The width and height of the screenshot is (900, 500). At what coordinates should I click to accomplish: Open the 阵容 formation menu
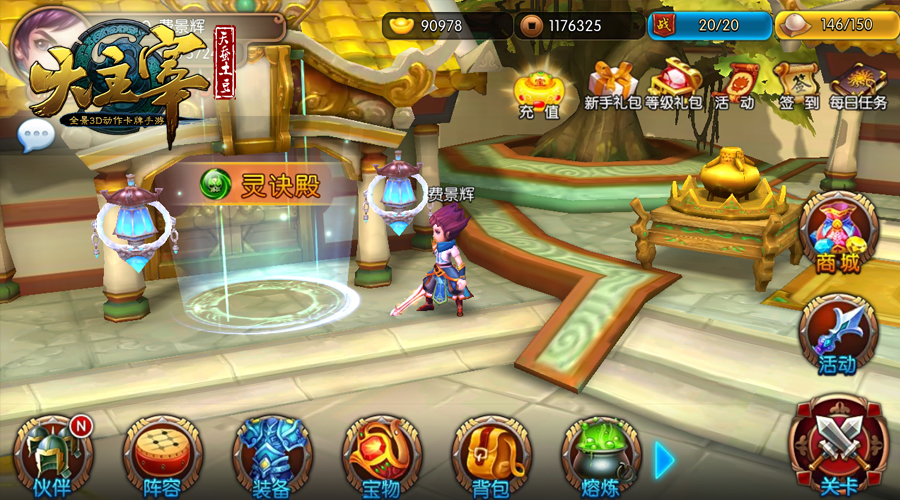coord(161,455)
